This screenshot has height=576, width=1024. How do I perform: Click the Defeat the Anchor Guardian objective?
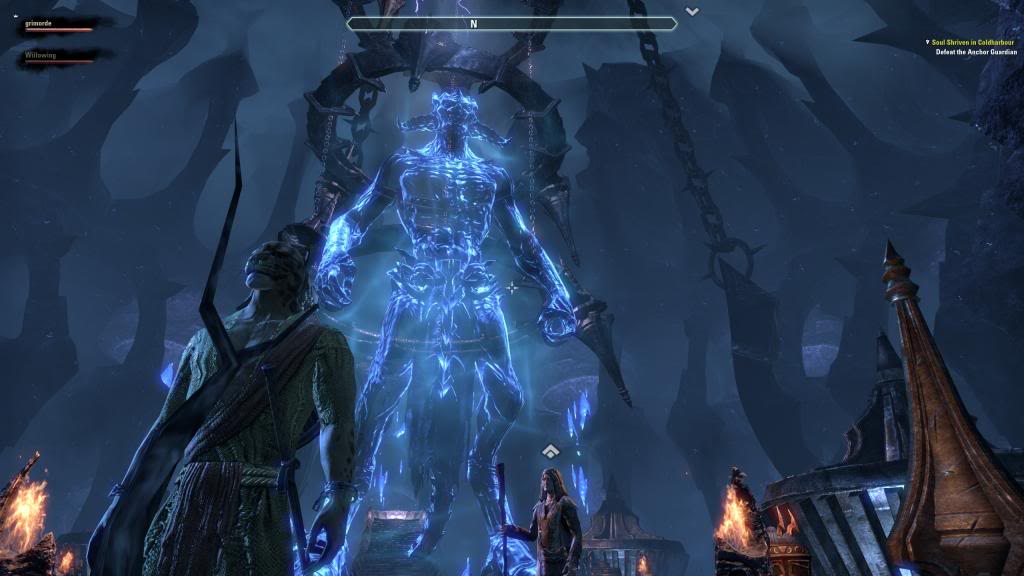(975, 52)
